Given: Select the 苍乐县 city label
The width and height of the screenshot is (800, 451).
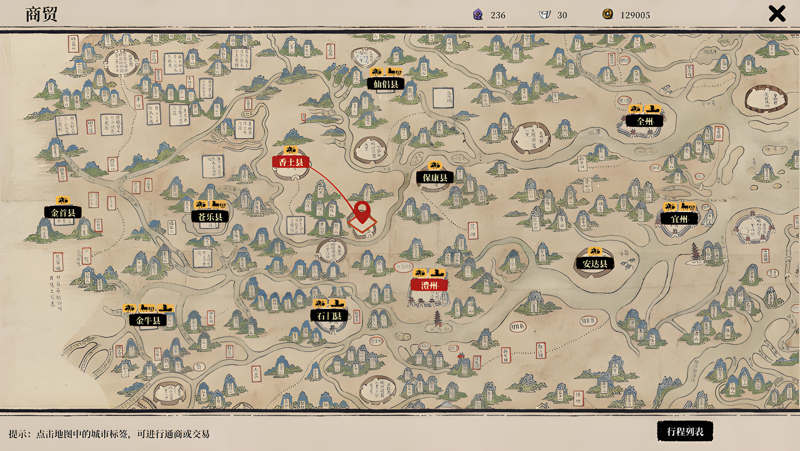Looking at the screenshot, I should coord(210,216).
